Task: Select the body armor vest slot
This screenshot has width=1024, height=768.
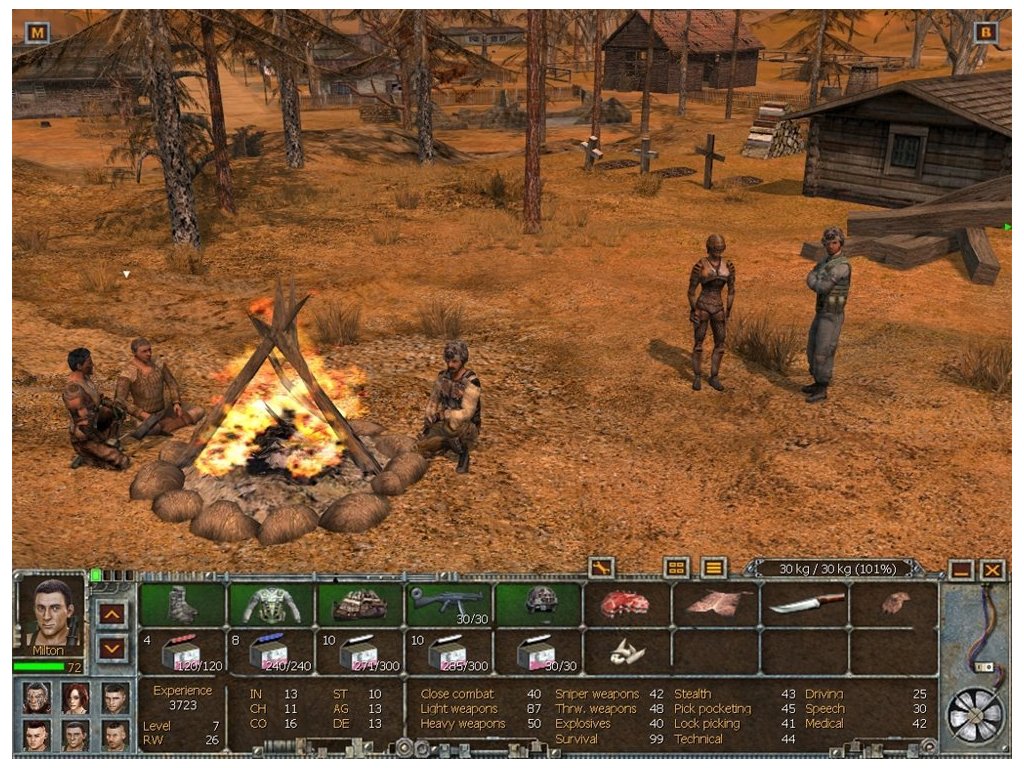Action: tap(272, 604)
